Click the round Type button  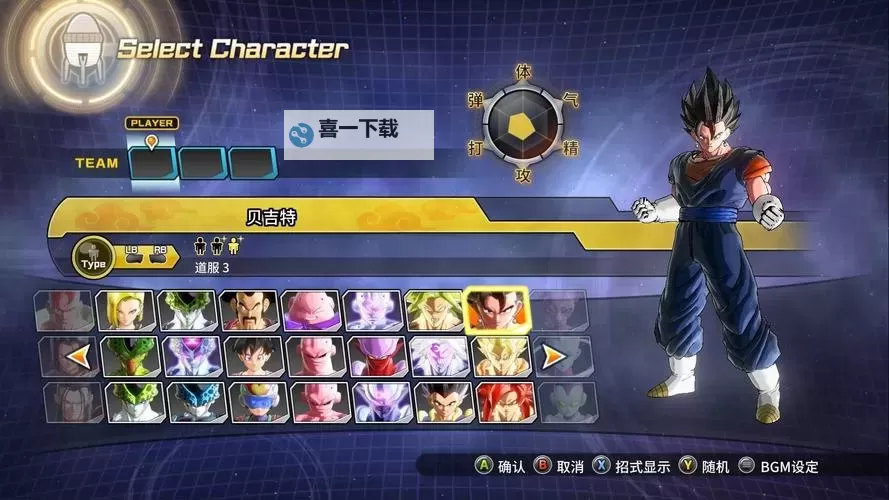pyautogui.click(x=93, y=259)
